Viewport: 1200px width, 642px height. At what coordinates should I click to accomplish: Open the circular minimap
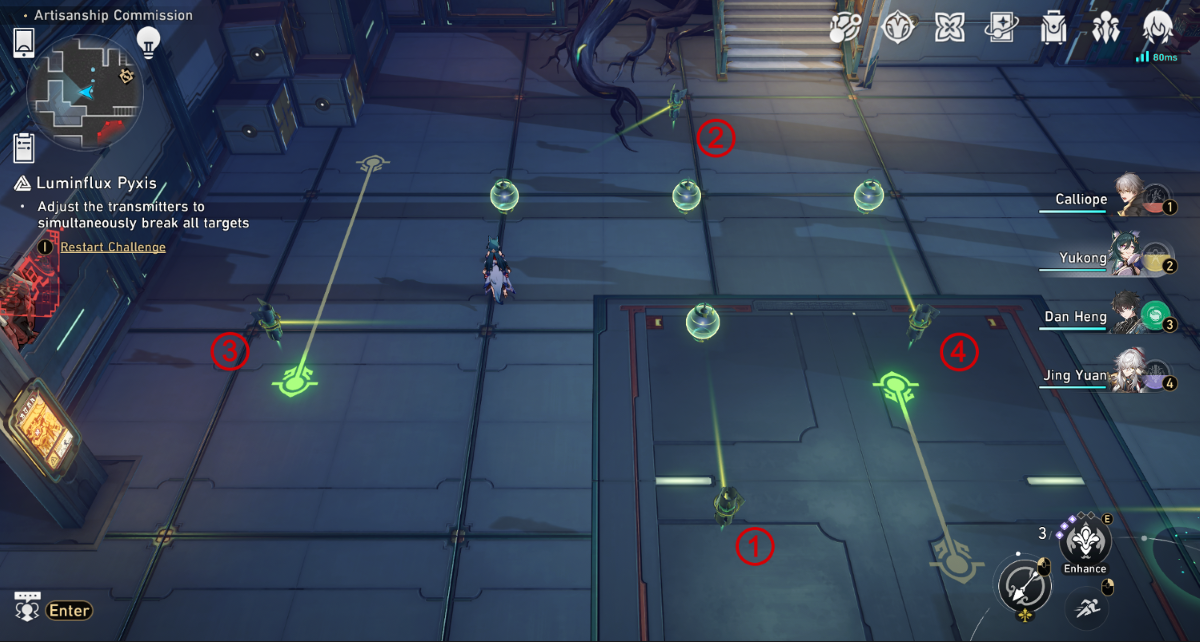85,92
